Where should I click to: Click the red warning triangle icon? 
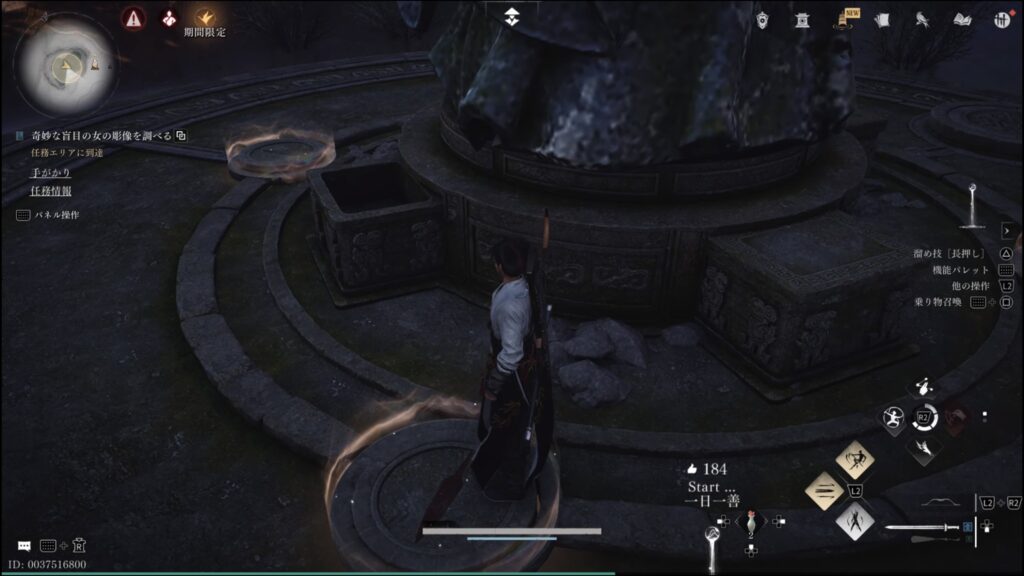tap(132, 18)
